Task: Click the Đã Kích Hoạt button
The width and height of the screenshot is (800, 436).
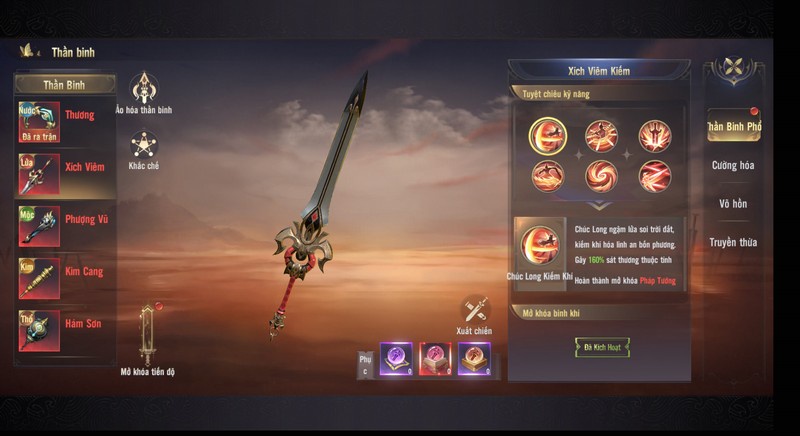Action: 601,347
